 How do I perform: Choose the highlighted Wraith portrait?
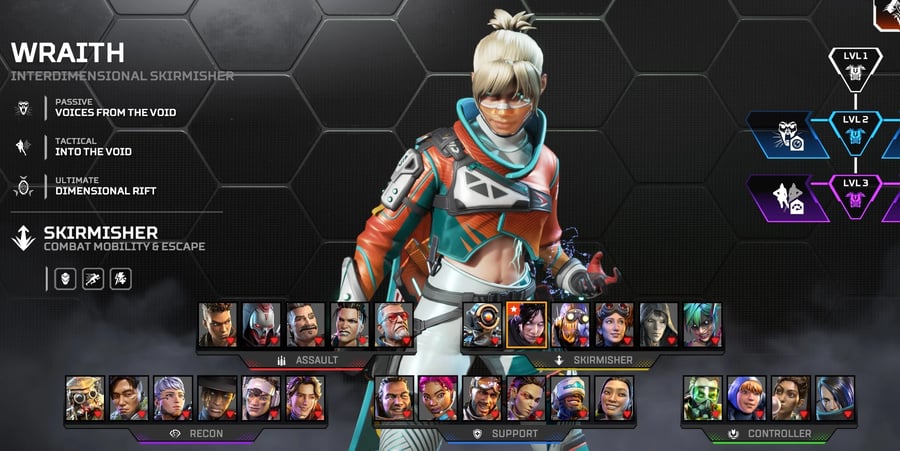click(x=526, y=325)
